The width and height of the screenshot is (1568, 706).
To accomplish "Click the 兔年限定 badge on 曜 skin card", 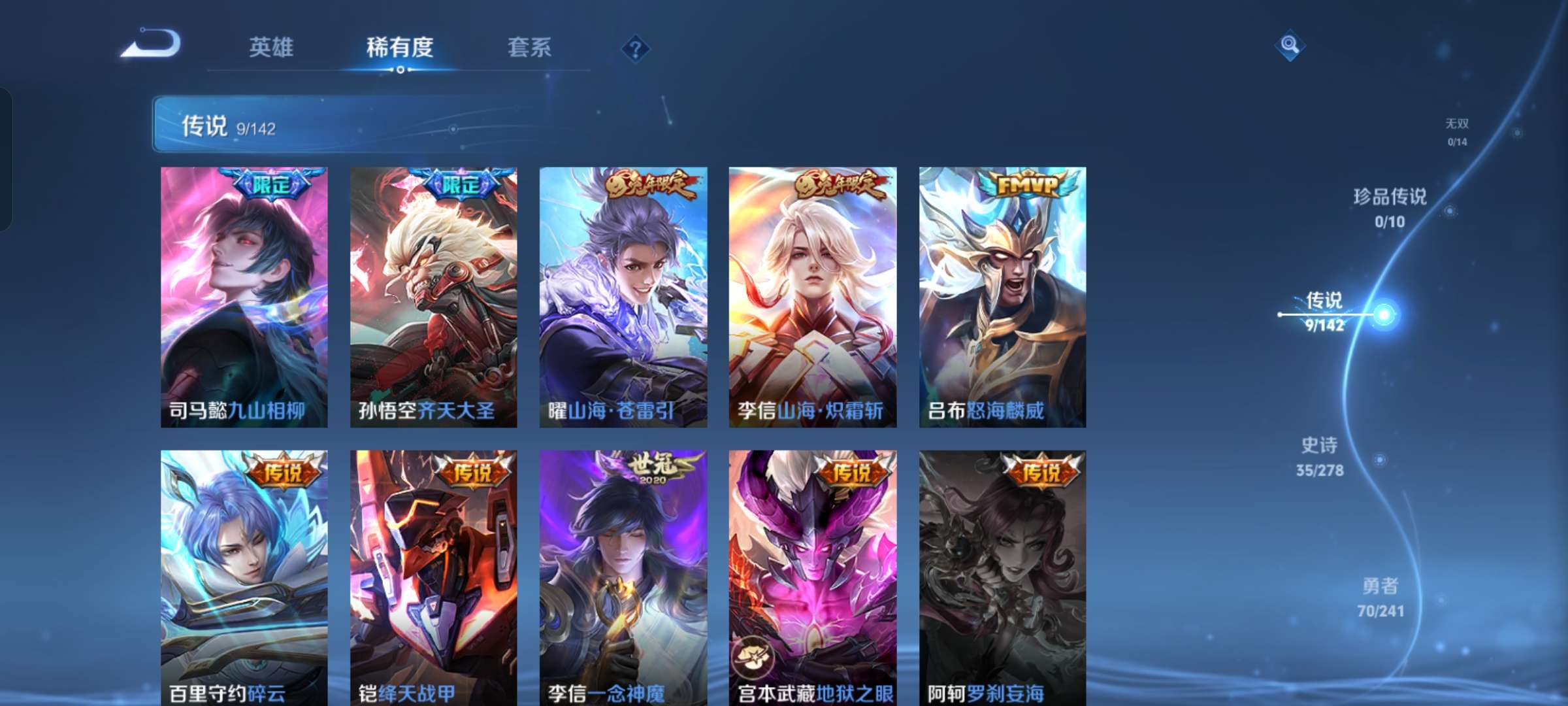I will click(x=649, y=185).
